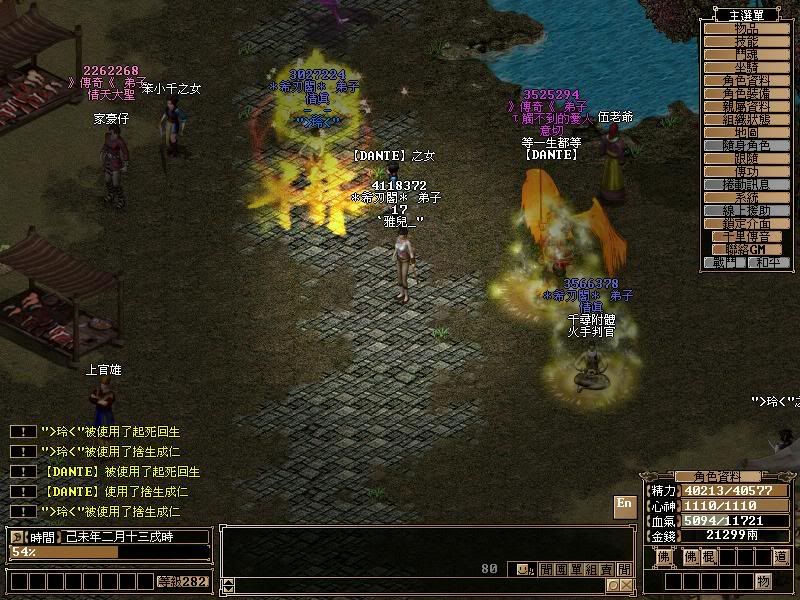Show the 組織狀態 organization status
The height and width of the screenshot is (600, 800).
(x=746, y=120)
